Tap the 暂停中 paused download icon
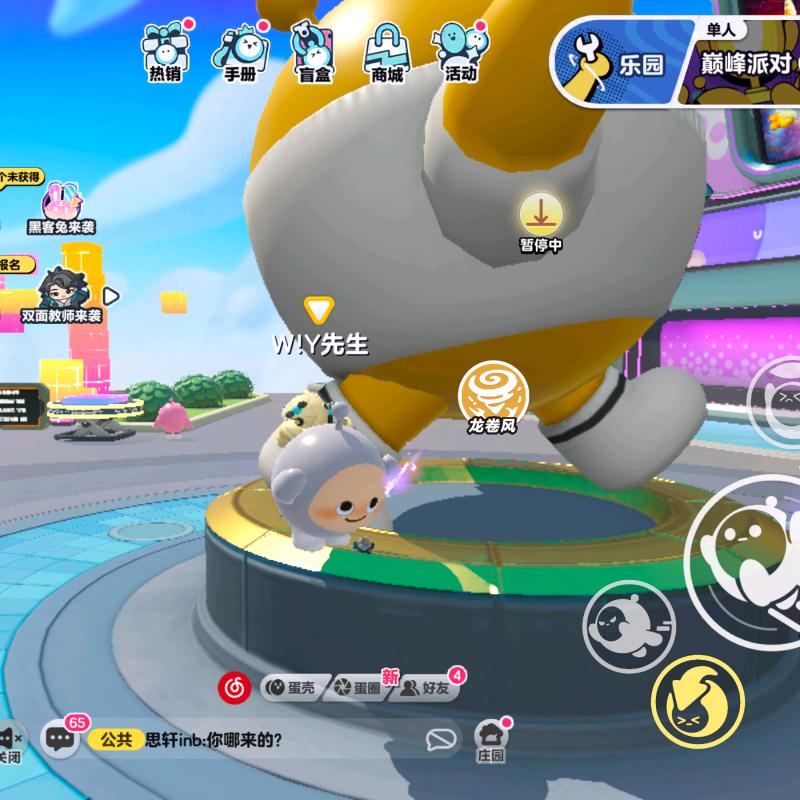 point(541,220)
